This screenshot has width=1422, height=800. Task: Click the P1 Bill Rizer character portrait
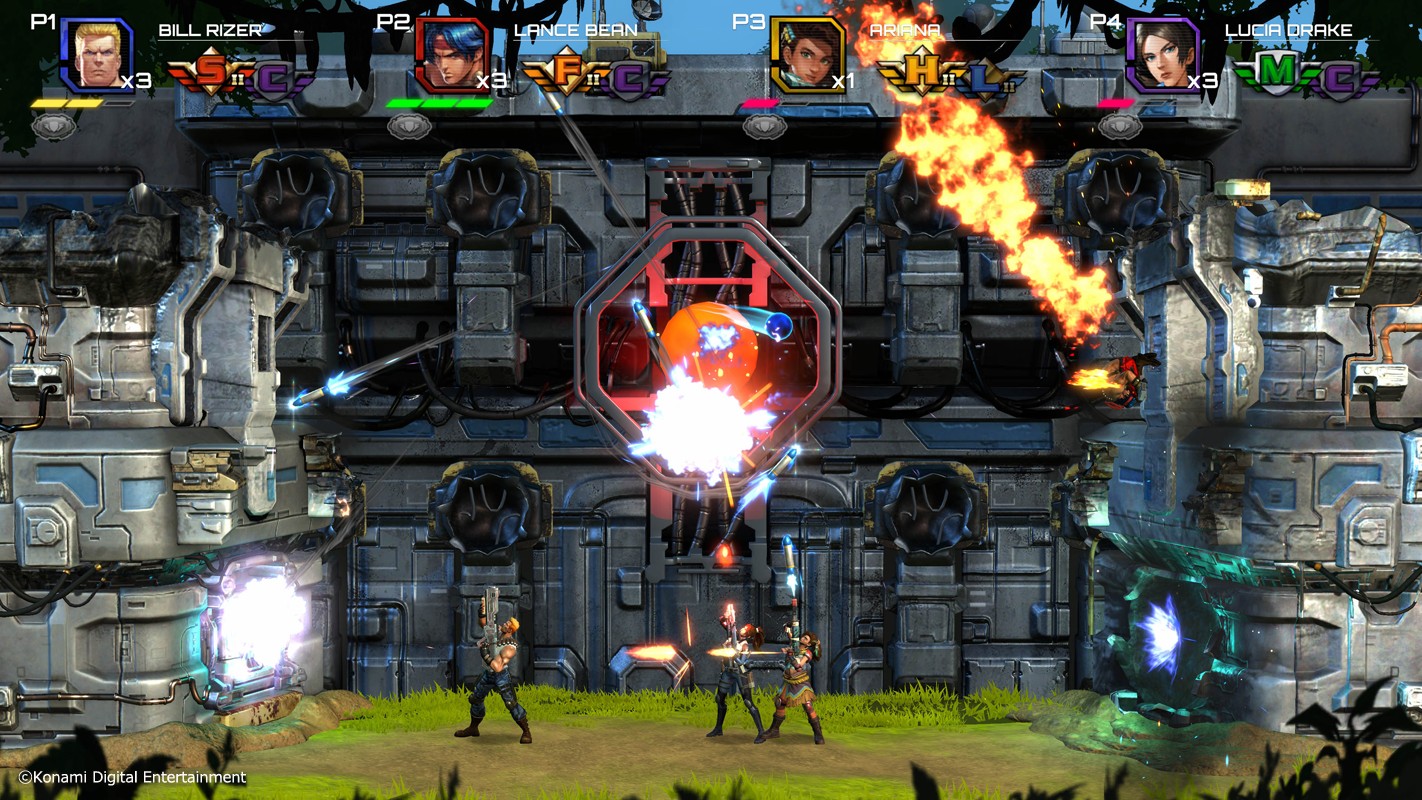(97, 55)
